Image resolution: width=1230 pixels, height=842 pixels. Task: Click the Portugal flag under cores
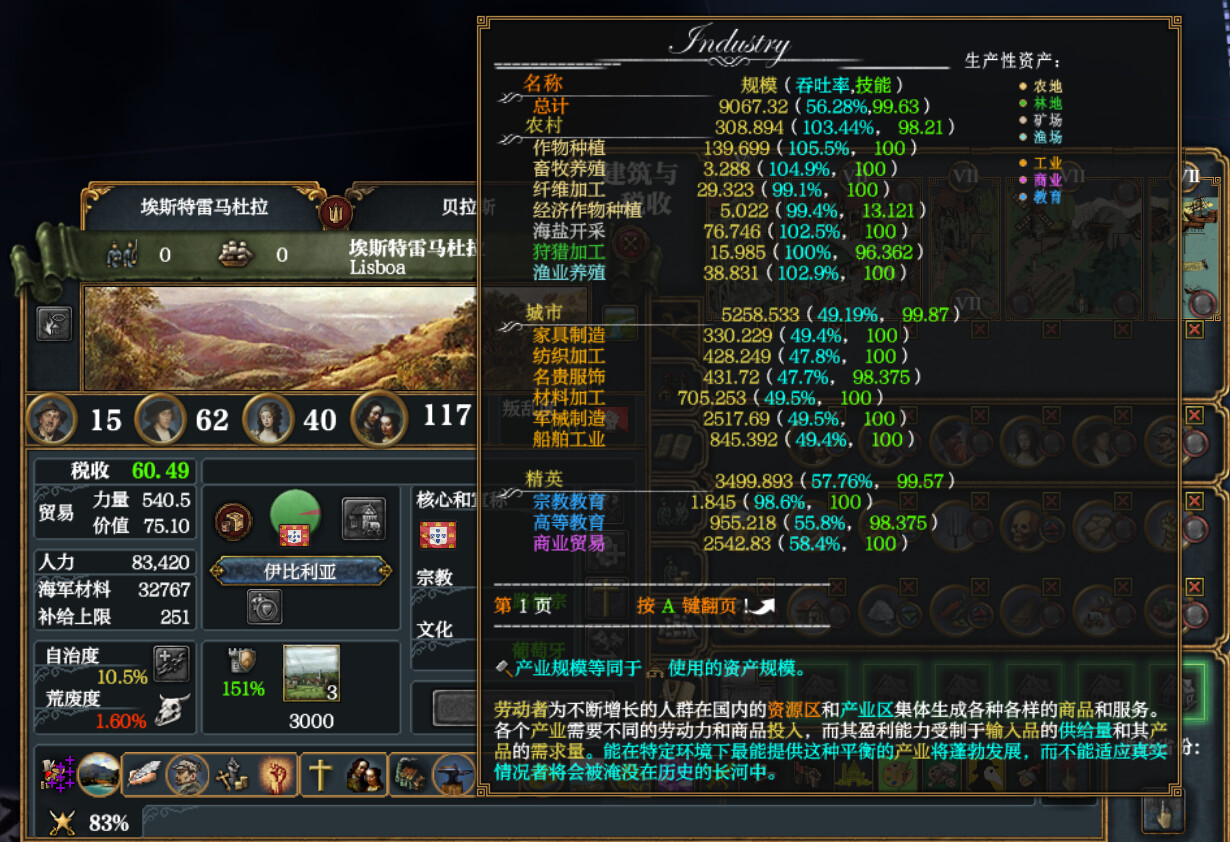(x=437, y=535)
